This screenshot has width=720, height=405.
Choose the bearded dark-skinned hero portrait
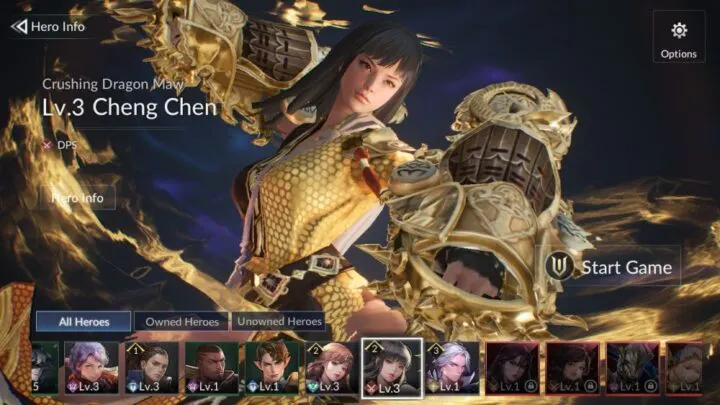click(x=210, y=367)
